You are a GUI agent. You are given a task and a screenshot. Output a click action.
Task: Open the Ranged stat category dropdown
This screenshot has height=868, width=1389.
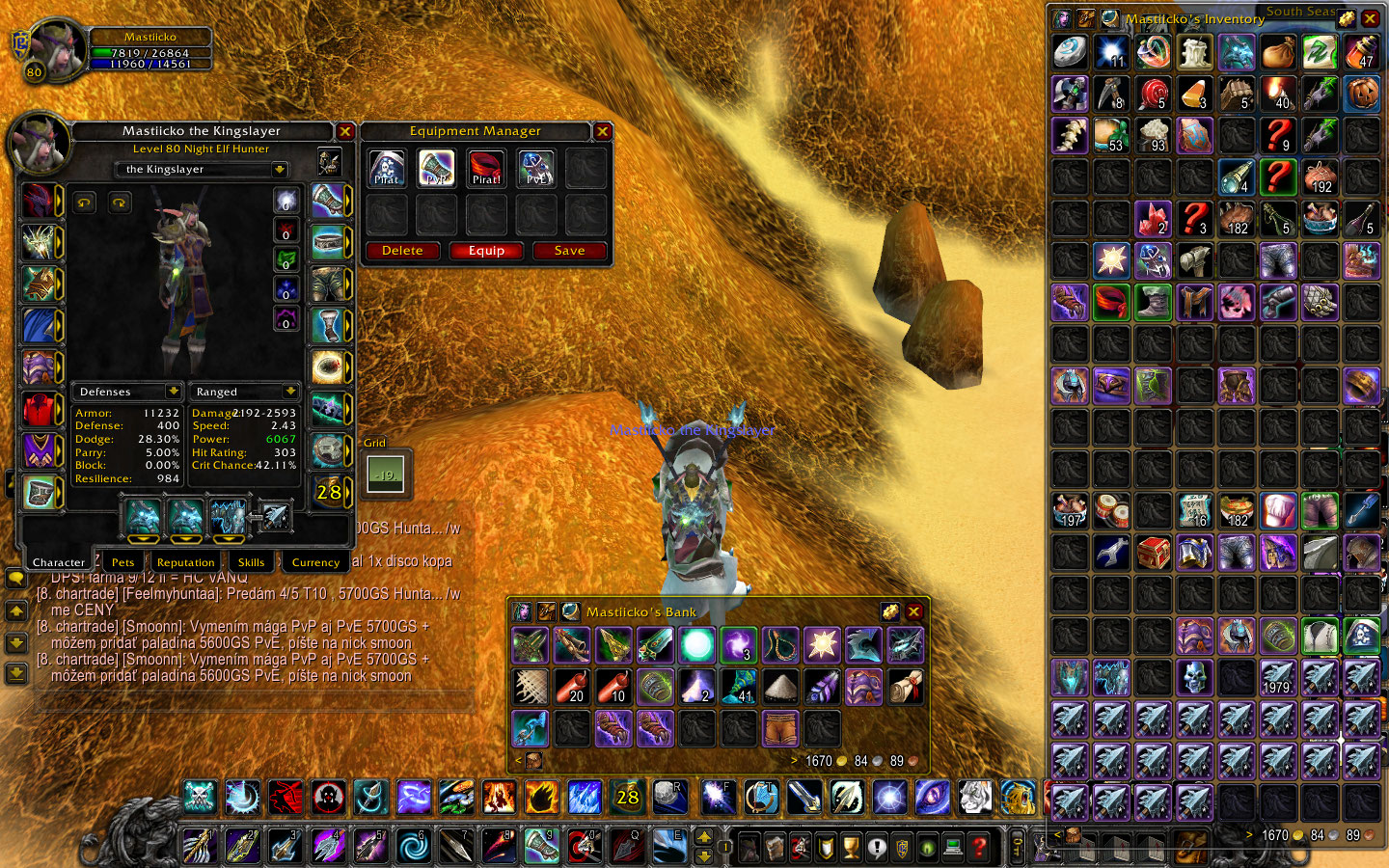pyautogui.click(x=290, y=392)
